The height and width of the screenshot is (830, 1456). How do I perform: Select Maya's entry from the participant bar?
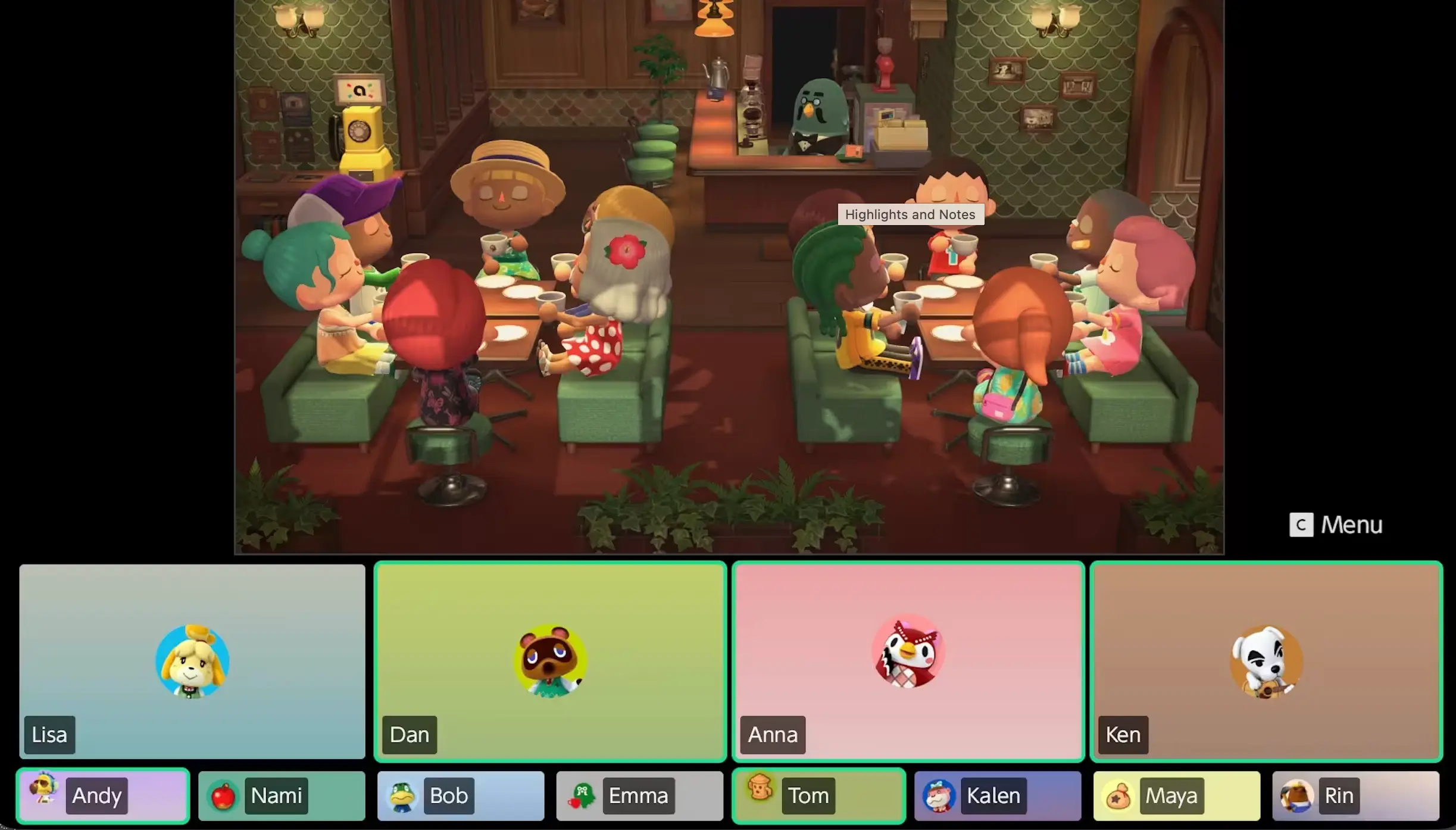click(1176, 795)
